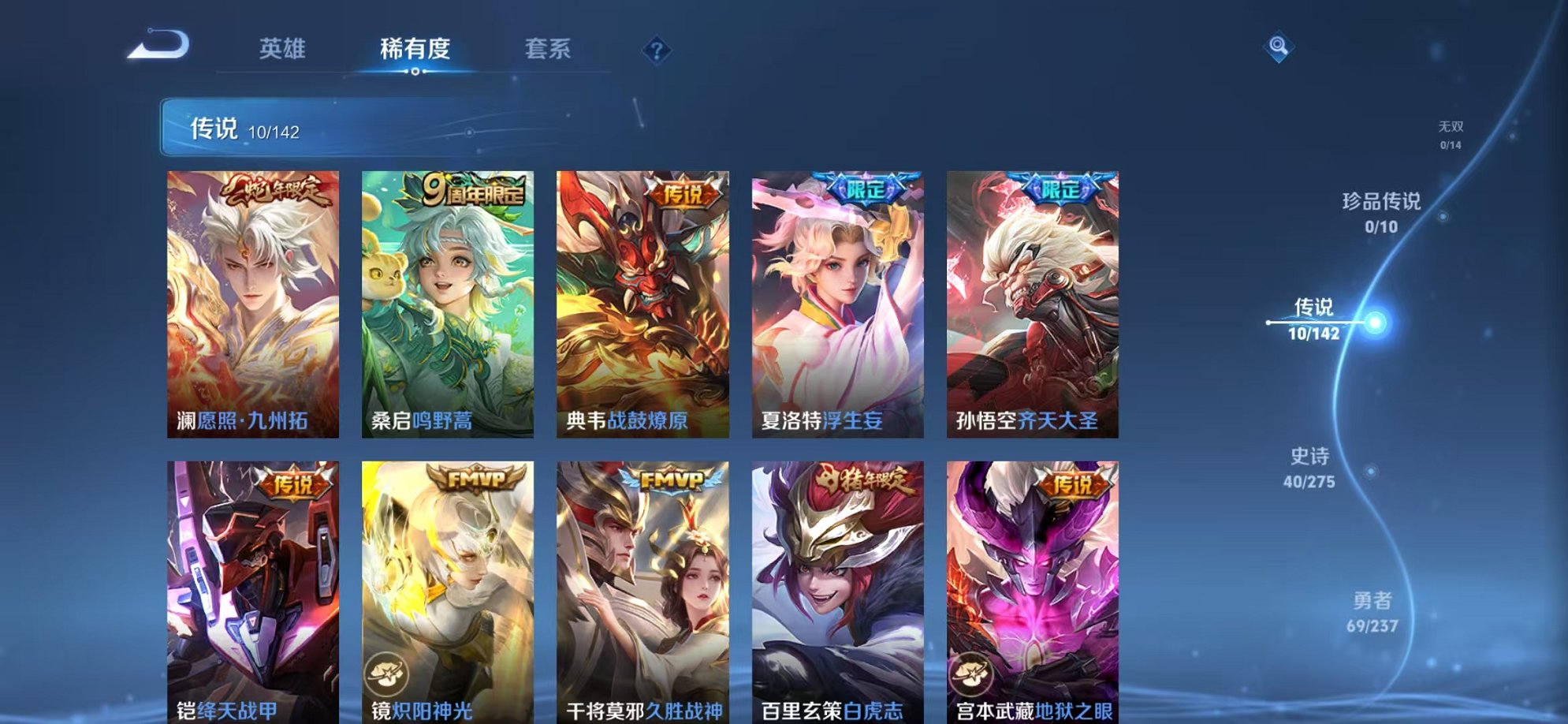Click the 蛇年限定 badge on 澜愿照·九州拓 card
Viewport: 1568px width, 724px height.
point(276,189)
